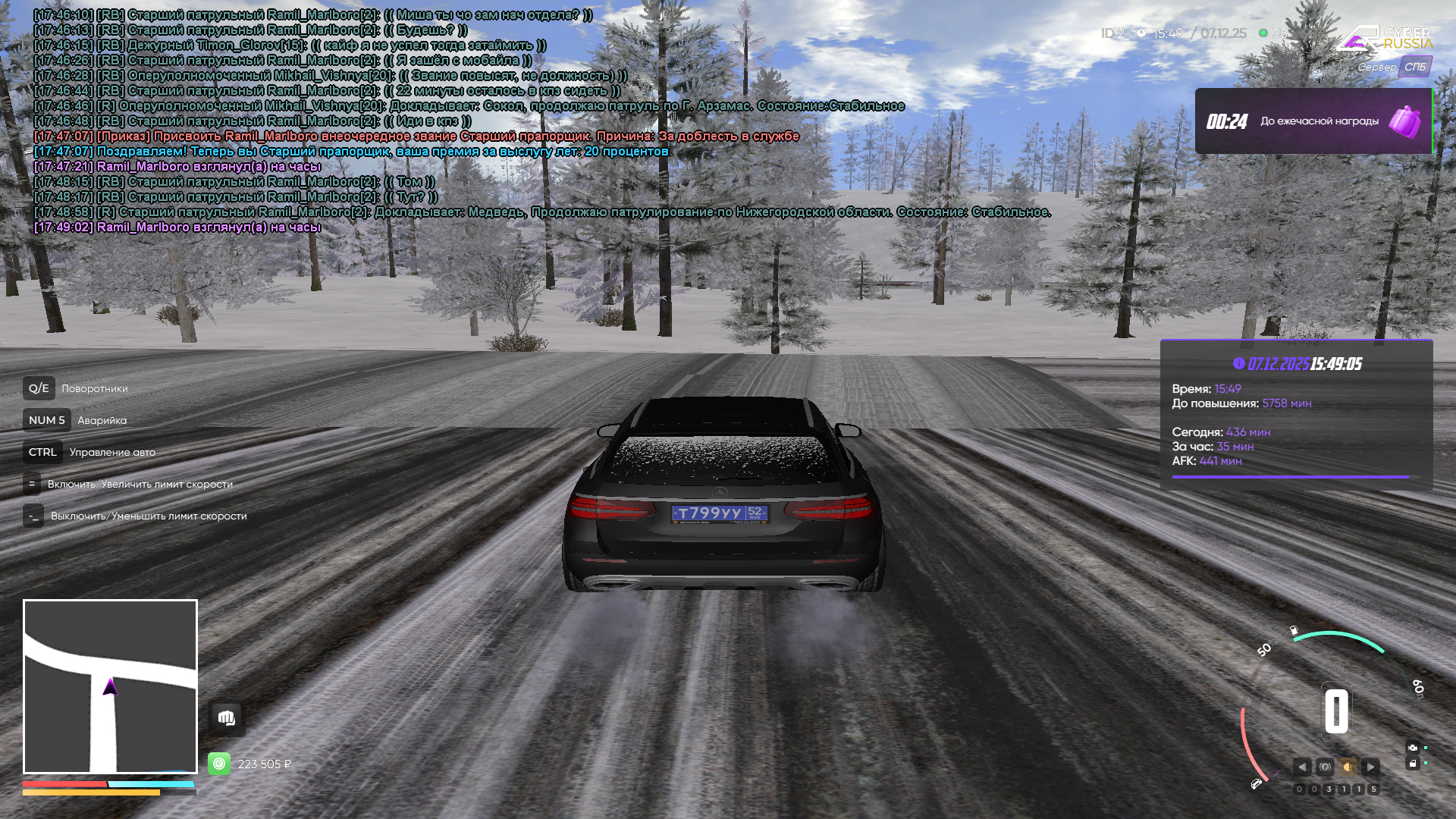Click the latest chat message line
The height and width of the screenshot is (819, 1456).
click(x=177, y=227)
